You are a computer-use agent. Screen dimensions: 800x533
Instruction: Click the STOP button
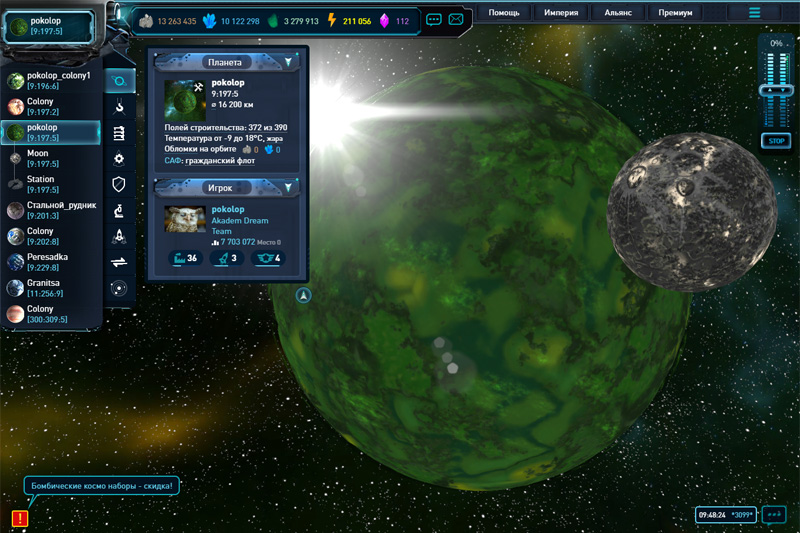point(775,141)
